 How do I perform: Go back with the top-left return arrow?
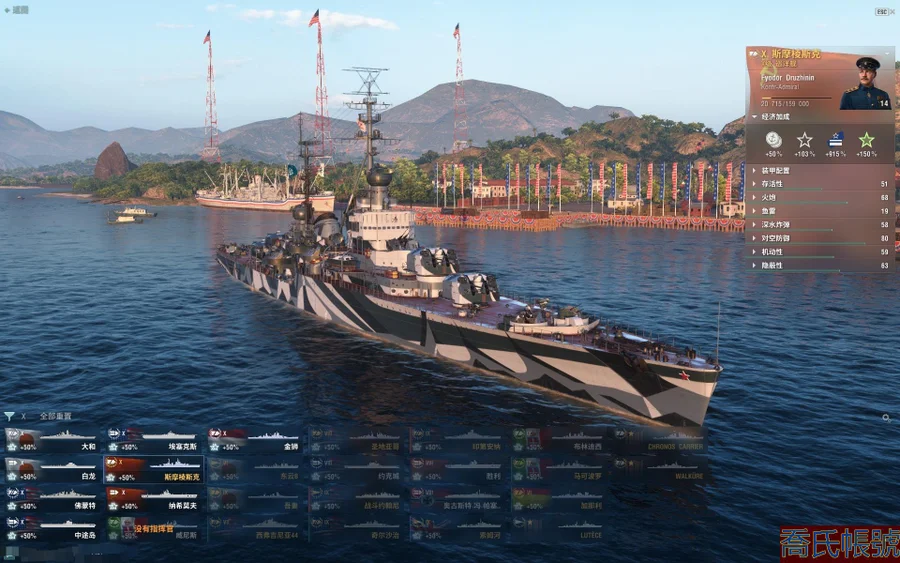pyautogui.click(x=7, y=10)
